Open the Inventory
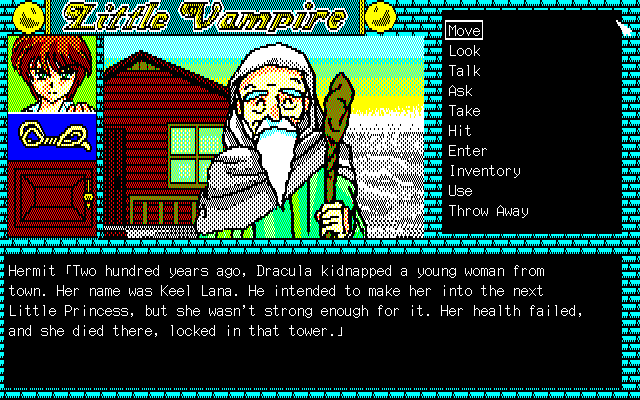Screen dimensions: 640x400 click(x=484, y=171)
